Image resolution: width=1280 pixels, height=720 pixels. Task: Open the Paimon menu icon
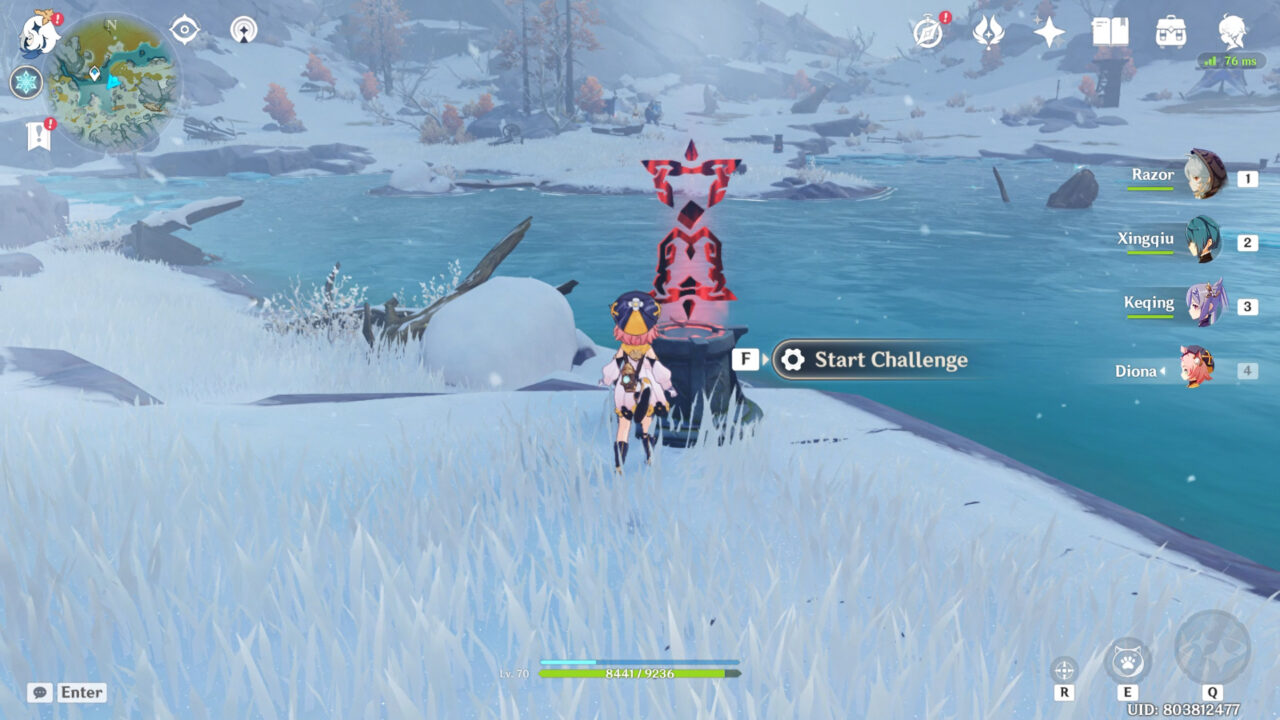(39, 34)
